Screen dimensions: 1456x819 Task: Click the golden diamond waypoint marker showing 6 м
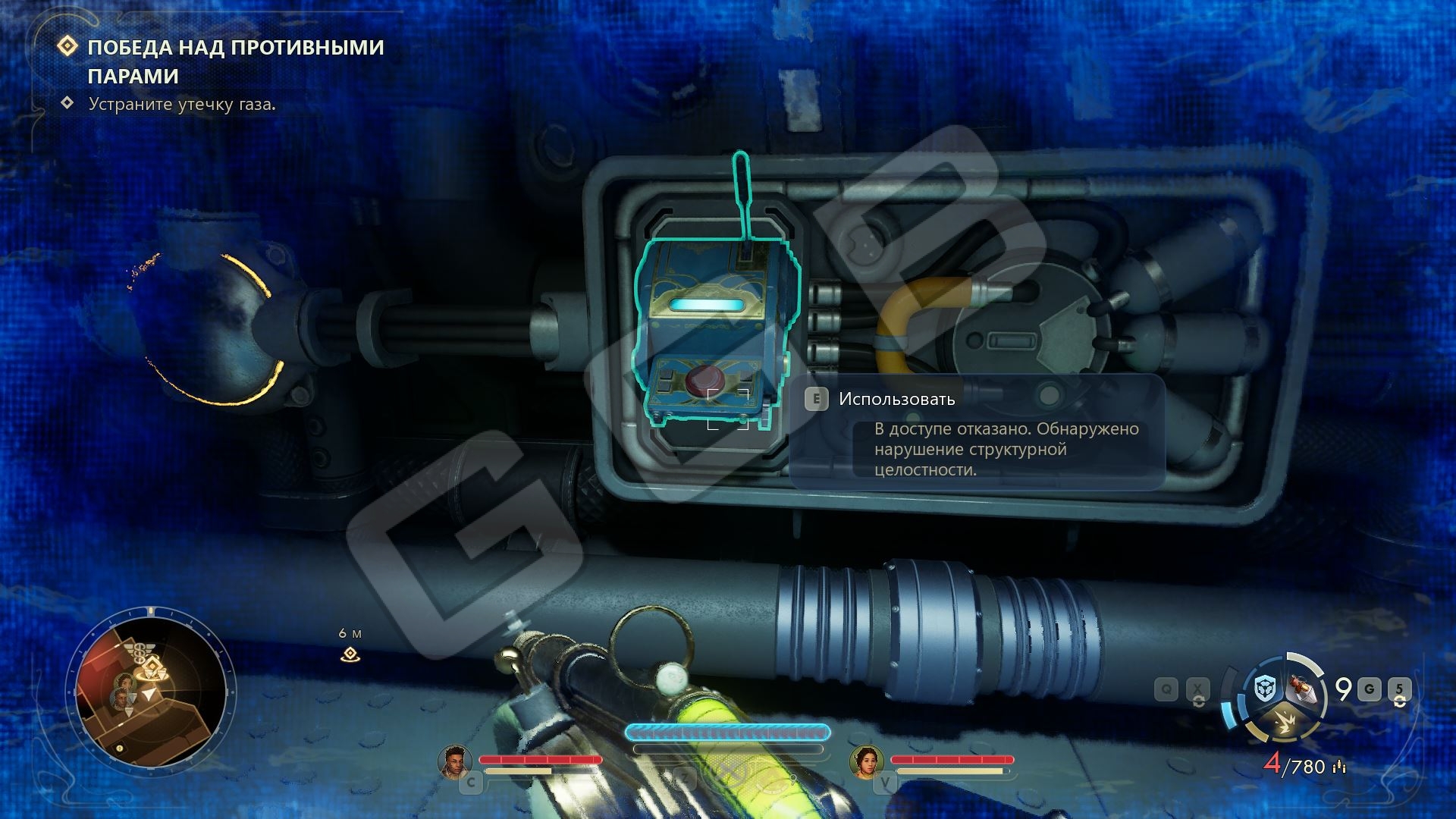click(350, 654)
